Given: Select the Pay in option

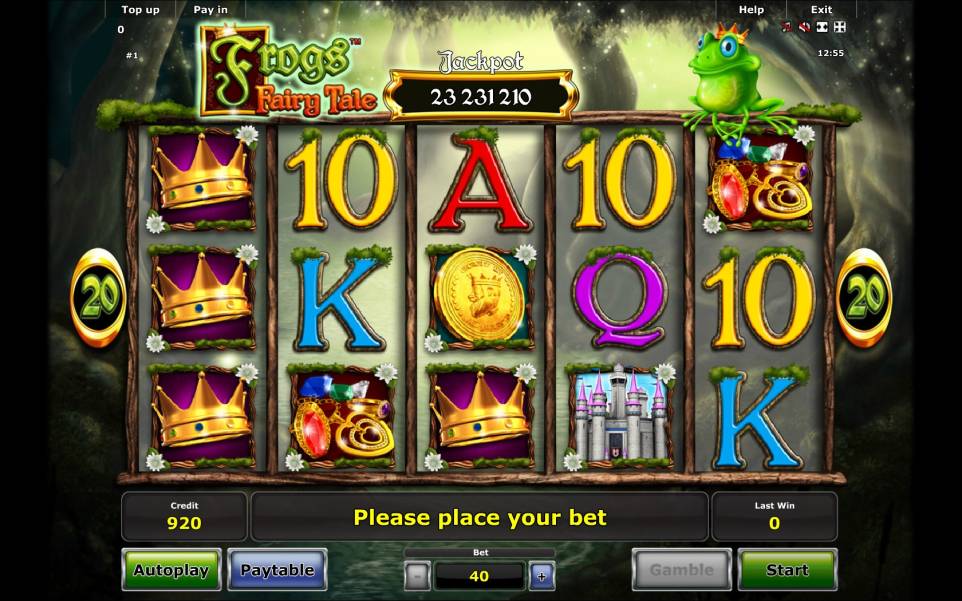Looking at the screenshot, I should tap(210, 10).
